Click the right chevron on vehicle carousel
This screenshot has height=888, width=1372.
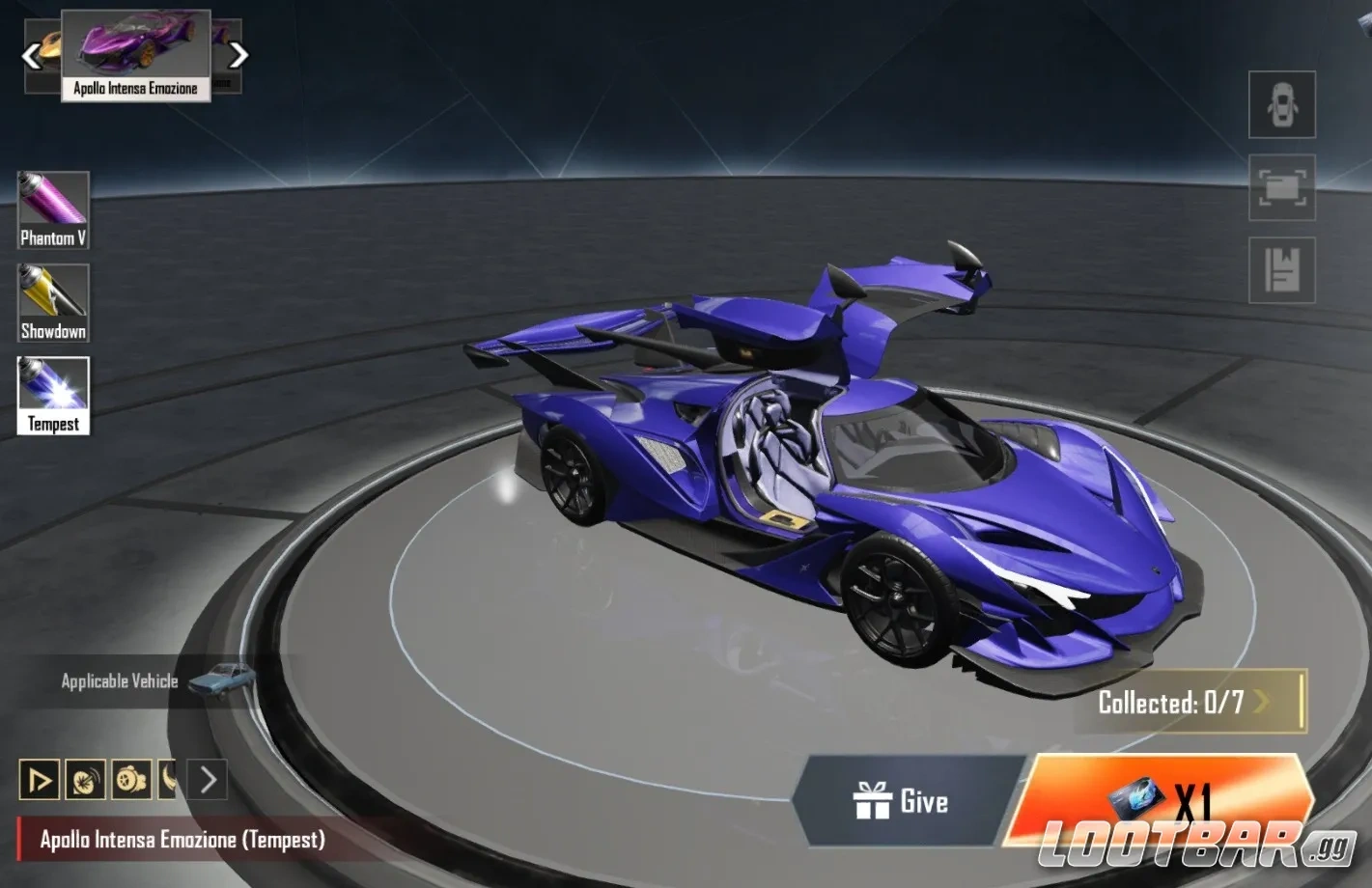click(238, 55)
